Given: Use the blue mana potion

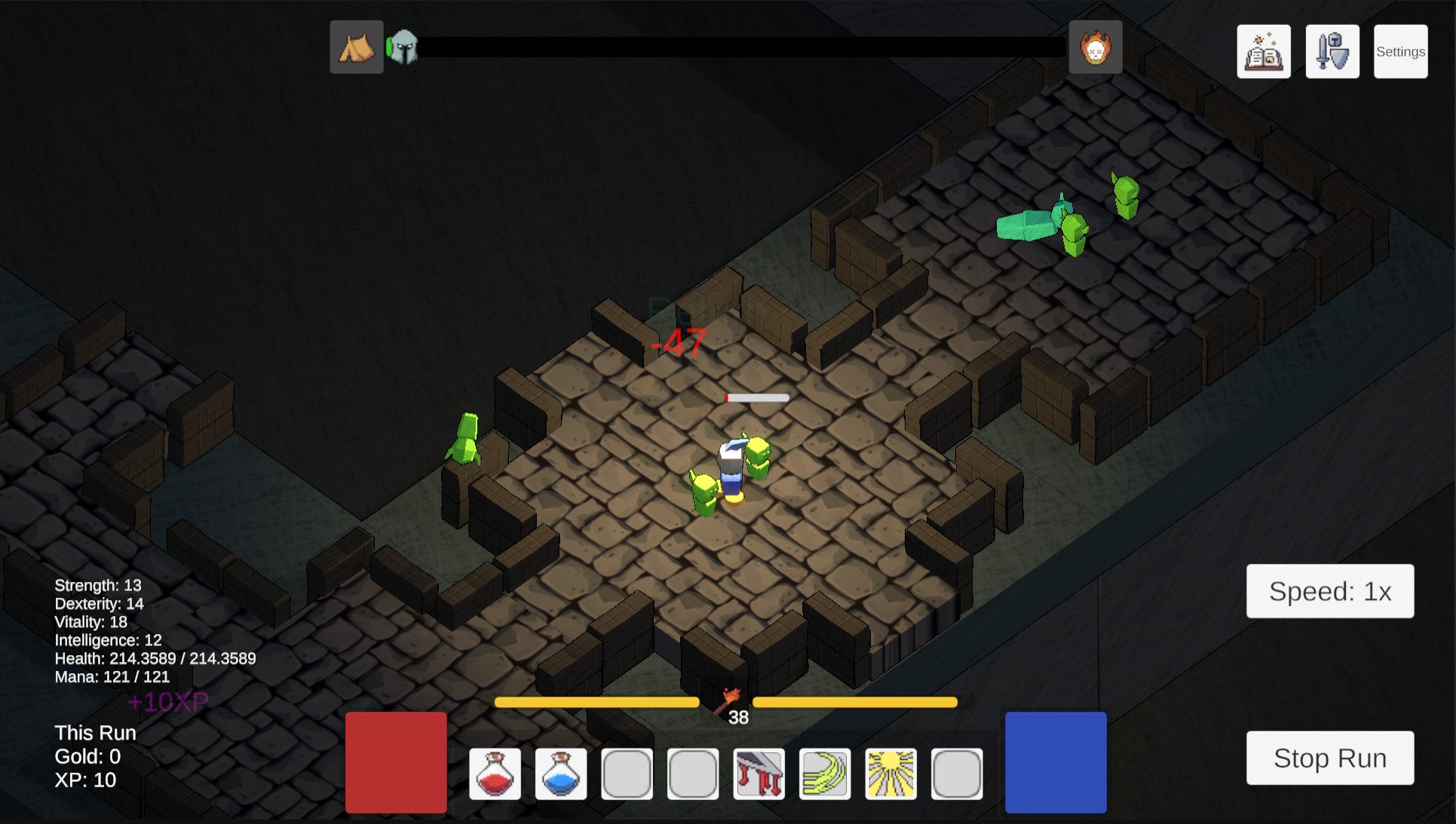Looking at the screenshot, I should tap(561, 773).
